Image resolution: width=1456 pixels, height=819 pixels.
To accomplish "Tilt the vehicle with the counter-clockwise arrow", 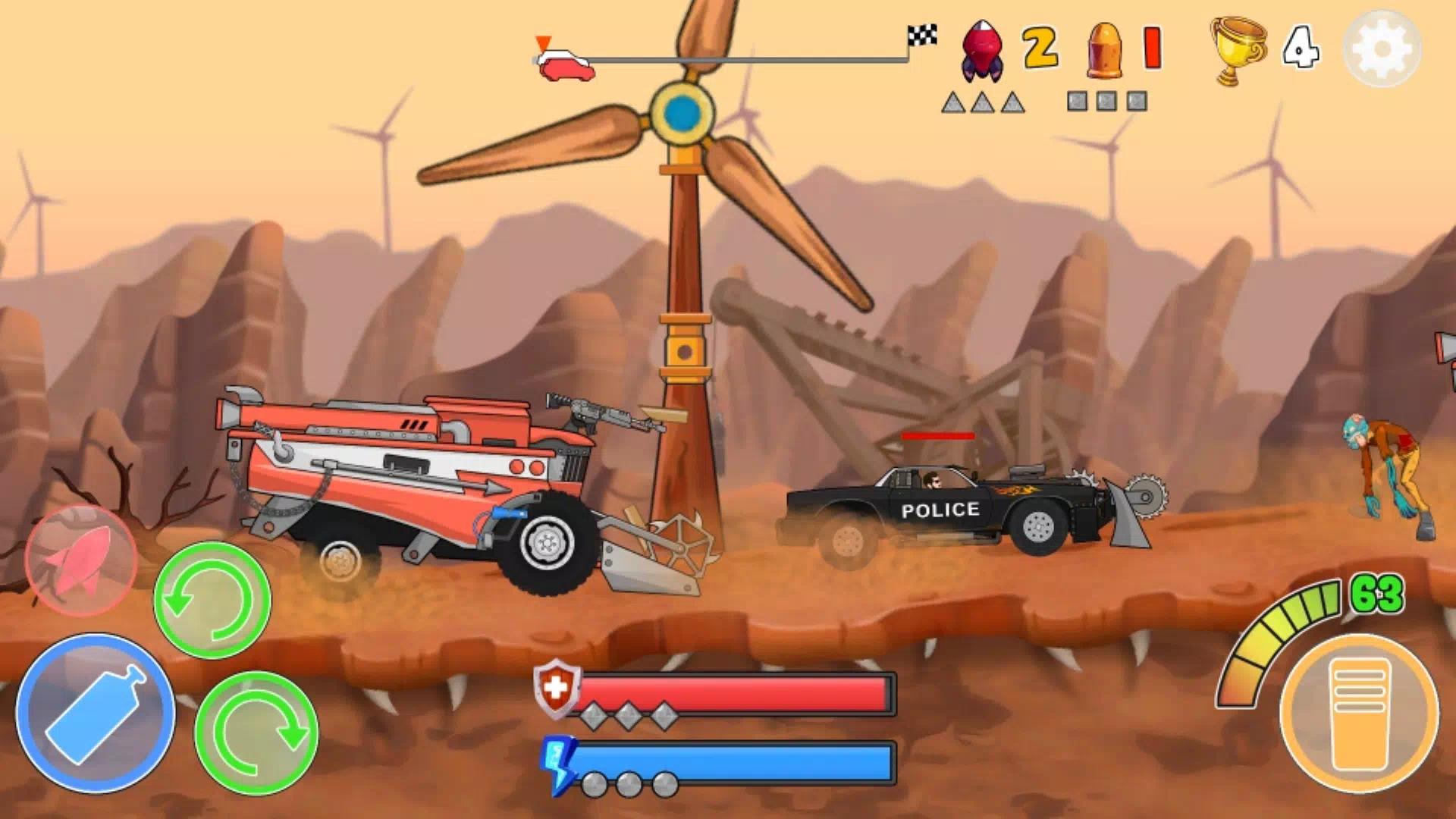I will click(x=212, y=599).
